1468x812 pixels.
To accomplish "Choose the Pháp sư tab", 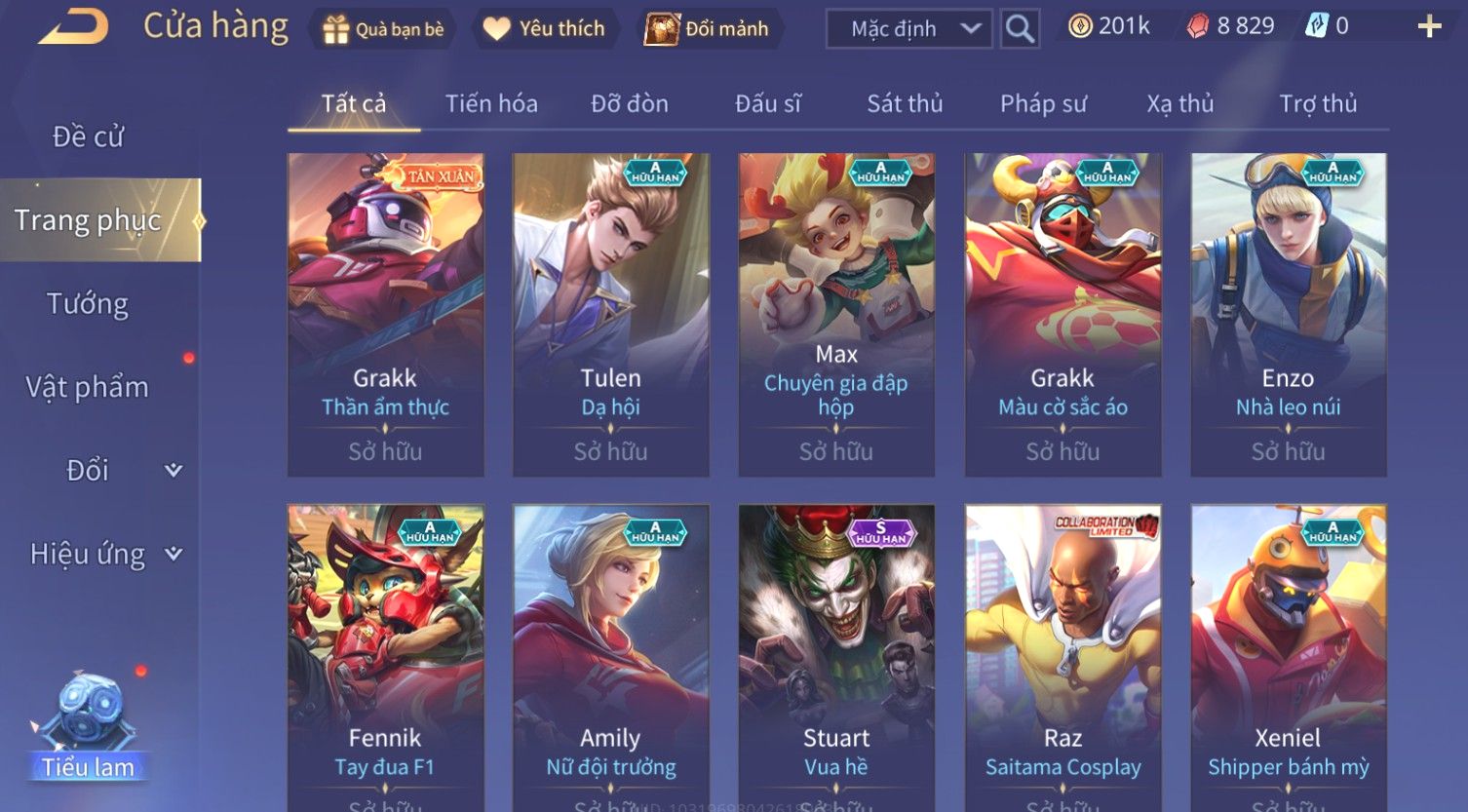I will pos(1043,103).
